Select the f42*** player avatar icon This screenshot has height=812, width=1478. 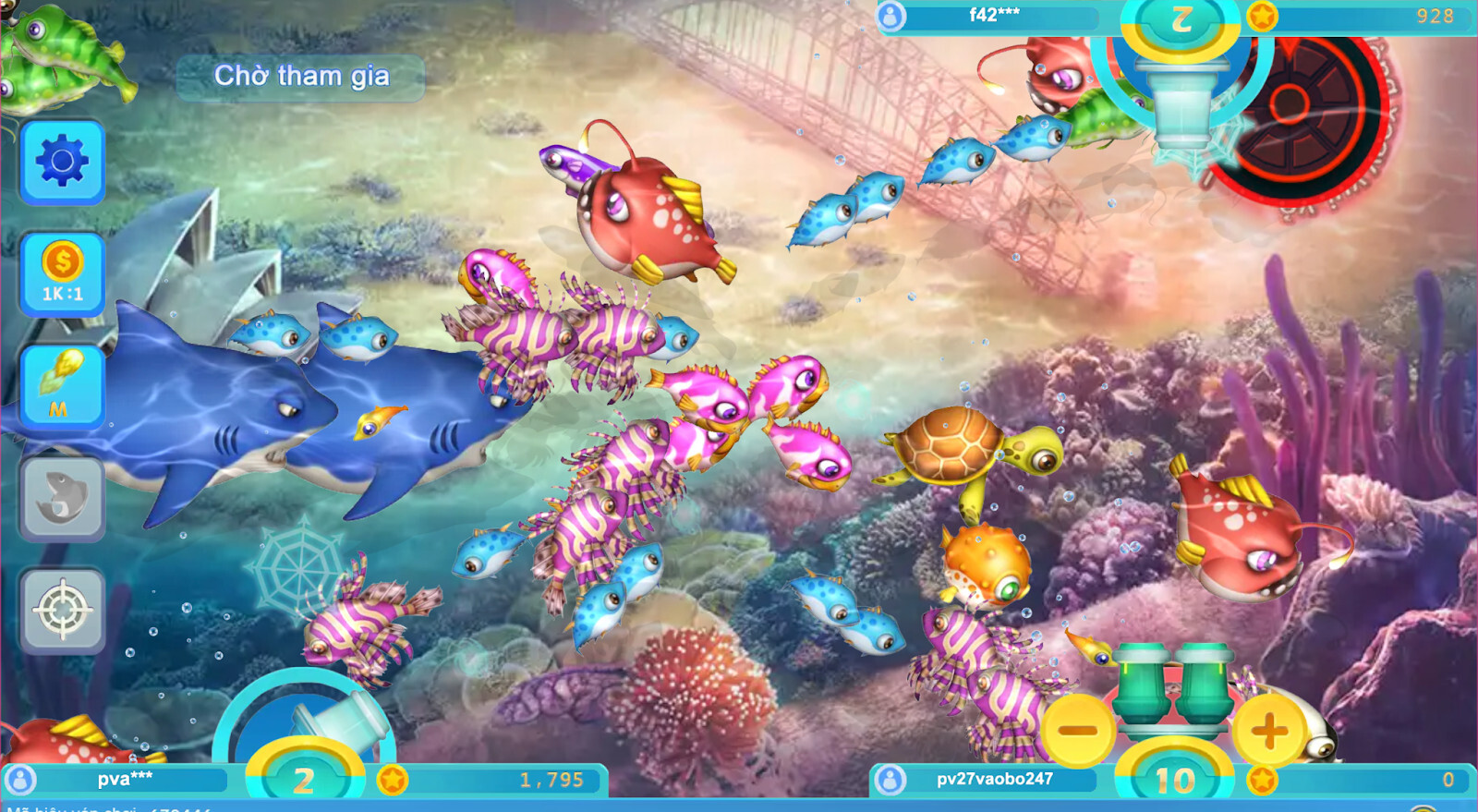pyautogui.click(x=890, y=16)
